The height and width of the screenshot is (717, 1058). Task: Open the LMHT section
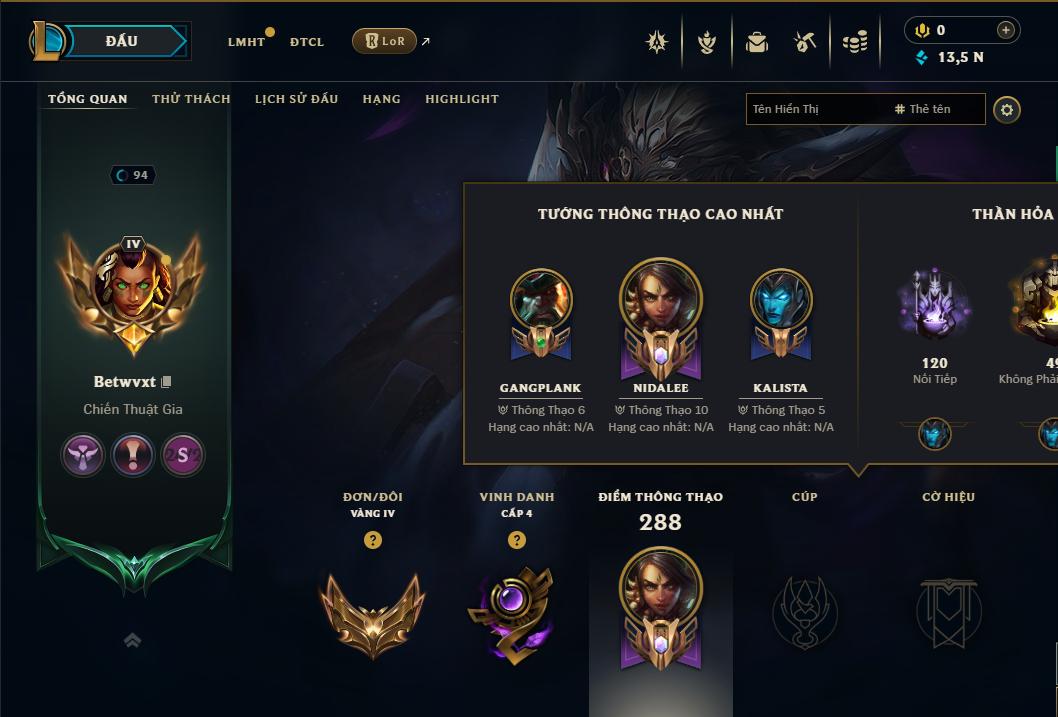246,42
